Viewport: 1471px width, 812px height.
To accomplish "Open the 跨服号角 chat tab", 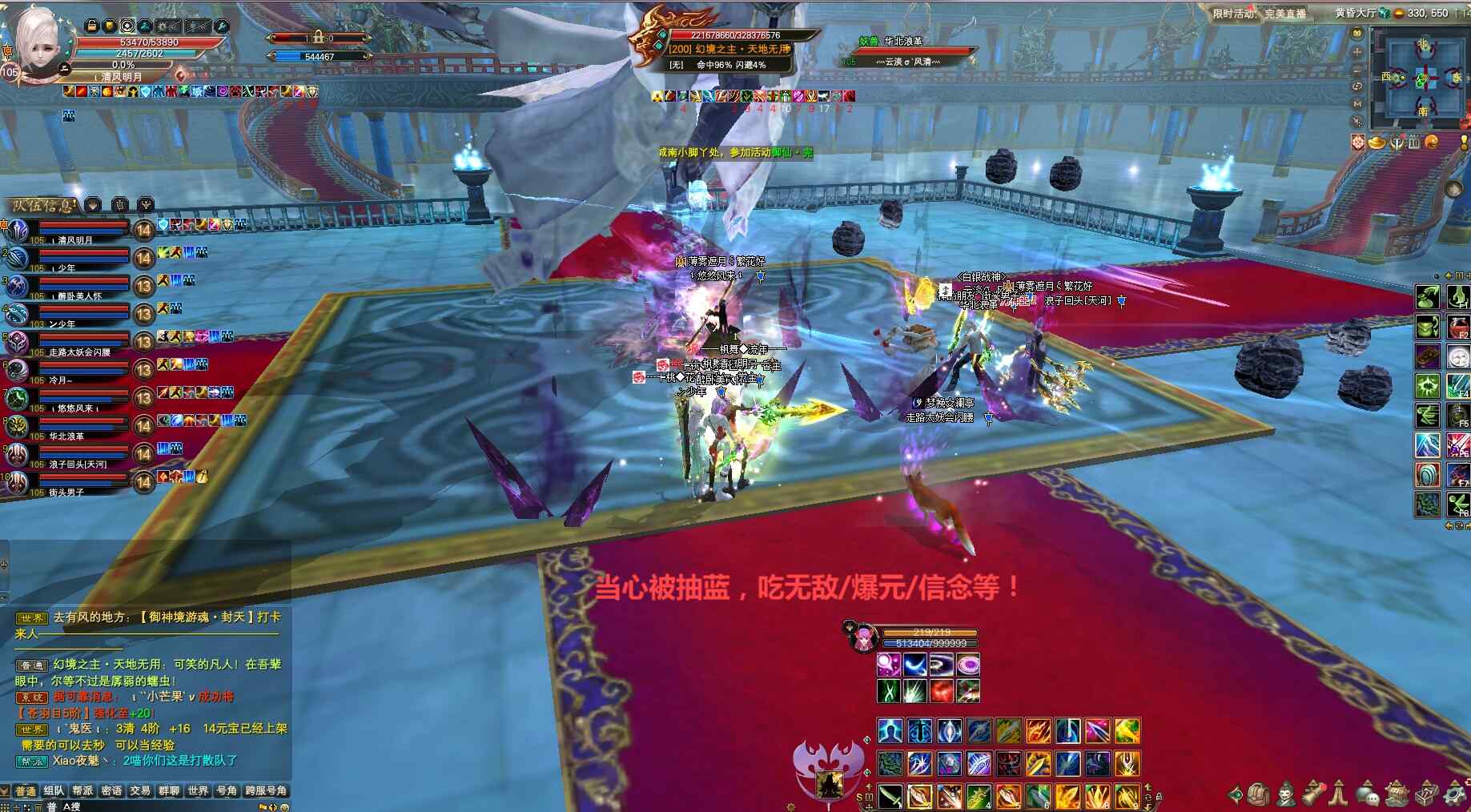I will pos(266,790).
